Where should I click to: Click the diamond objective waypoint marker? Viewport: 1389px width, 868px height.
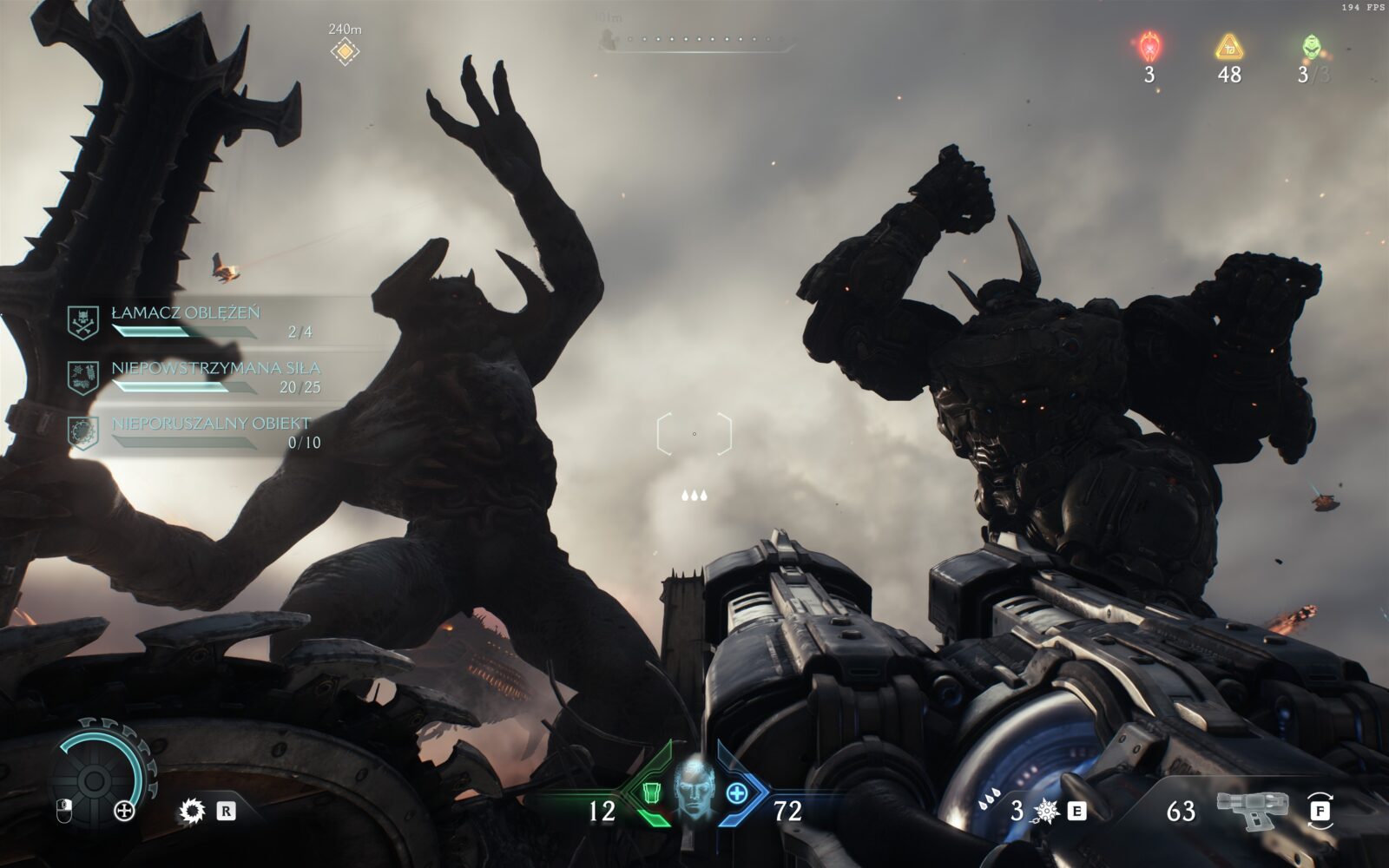(345, 51)
